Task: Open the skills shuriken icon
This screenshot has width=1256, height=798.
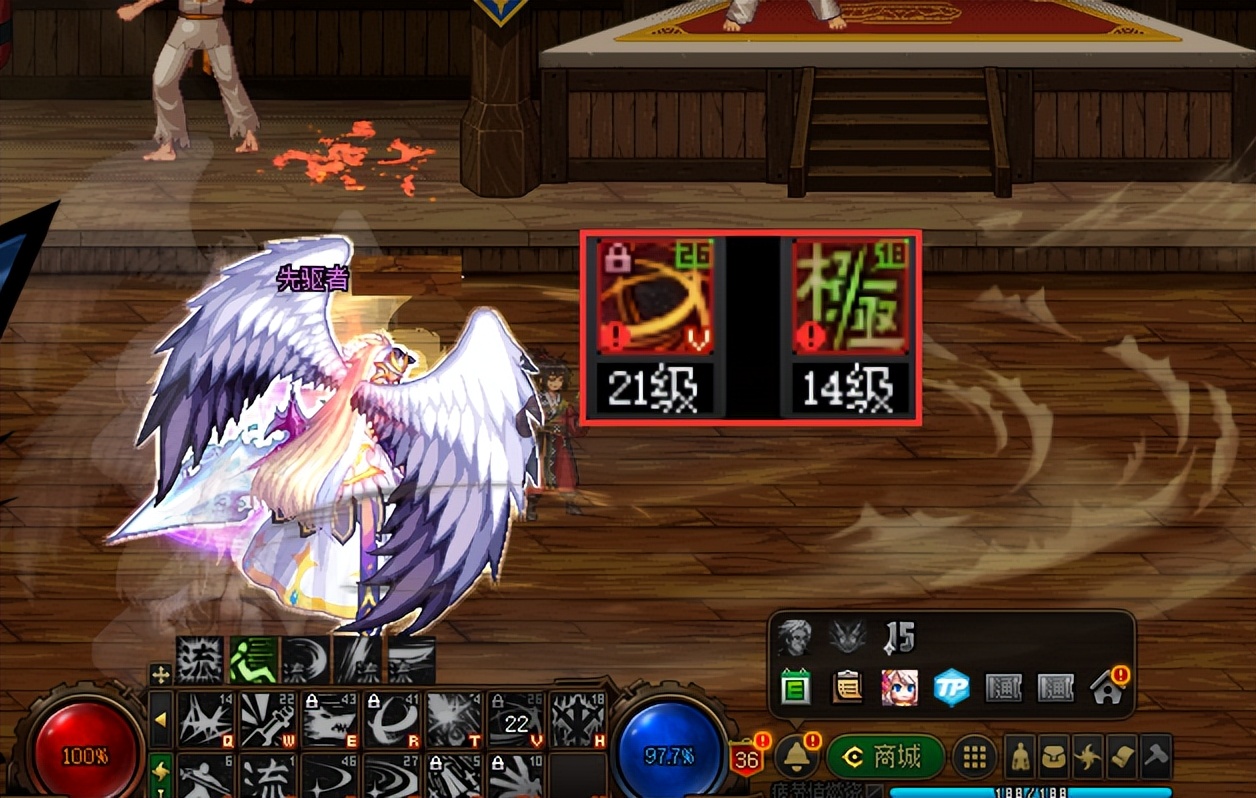Action: click(x=1087, y=757)
